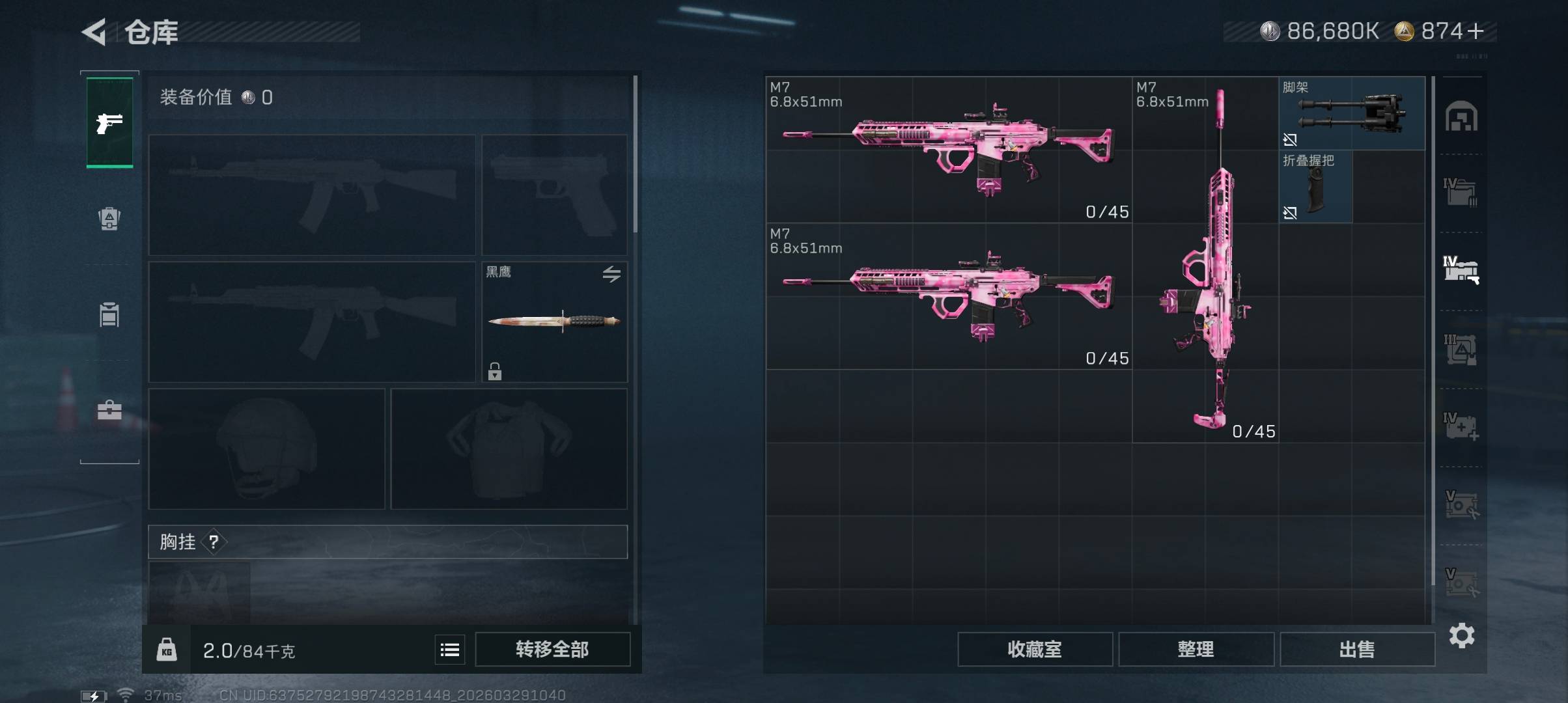Open the briefcase category tab
1568x703 pixels.
(x=109, y=410)
